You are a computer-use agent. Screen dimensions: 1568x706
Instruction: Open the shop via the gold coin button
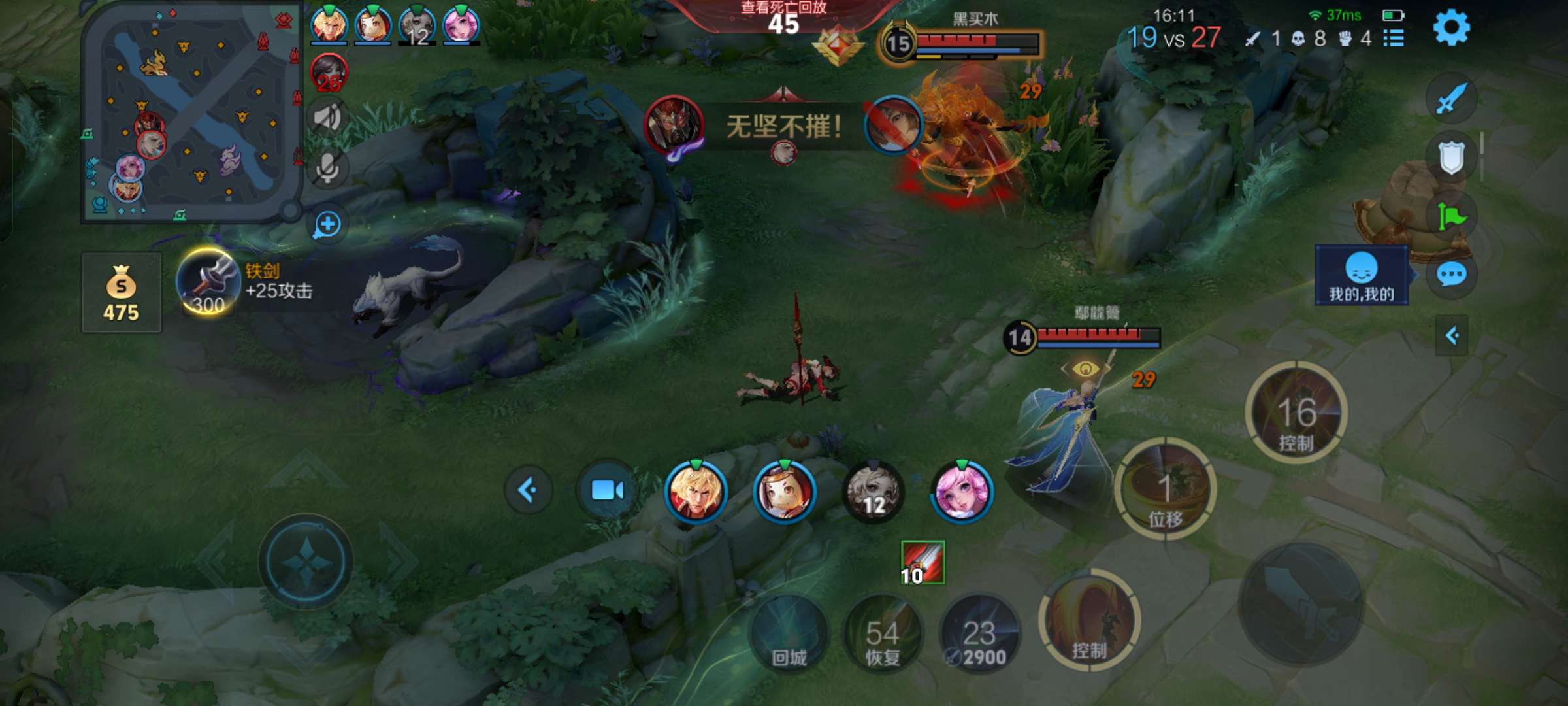point(122,292)
